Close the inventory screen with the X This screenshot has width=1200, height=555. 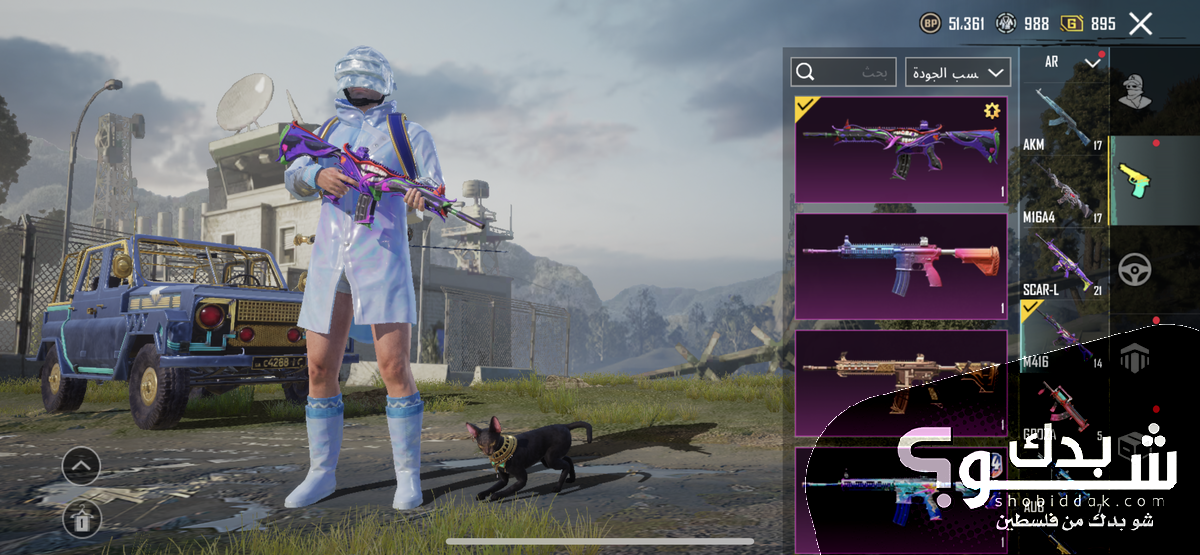[1140, 24]
